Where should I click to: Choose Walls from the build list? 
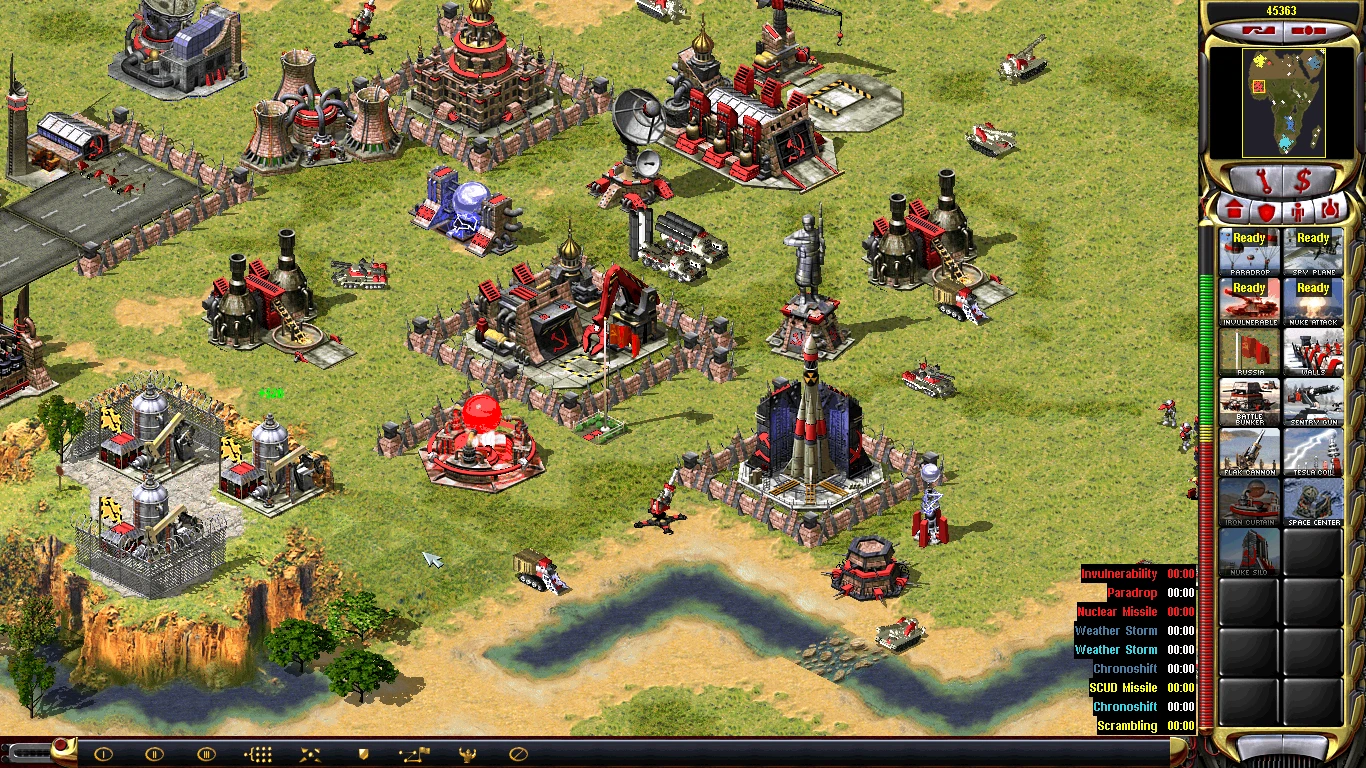click(1313, 352)
